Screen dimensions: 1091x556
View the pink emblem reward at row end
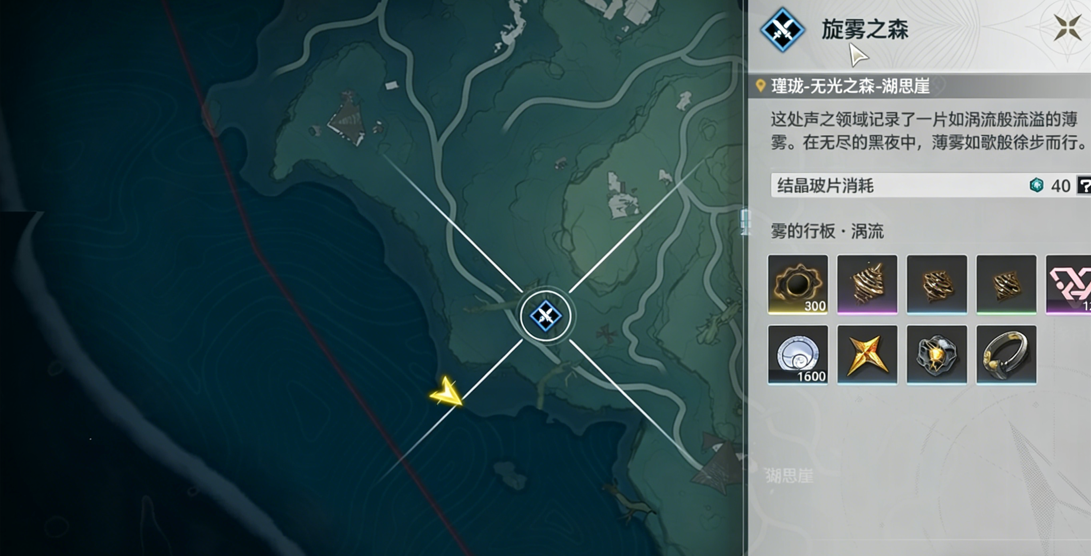click(x=1071, y=284)
